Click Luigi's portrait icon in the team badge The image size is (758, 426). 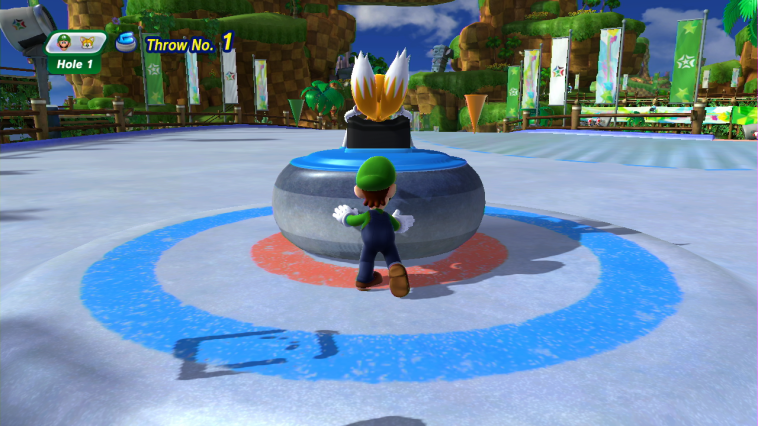[66, 42]
